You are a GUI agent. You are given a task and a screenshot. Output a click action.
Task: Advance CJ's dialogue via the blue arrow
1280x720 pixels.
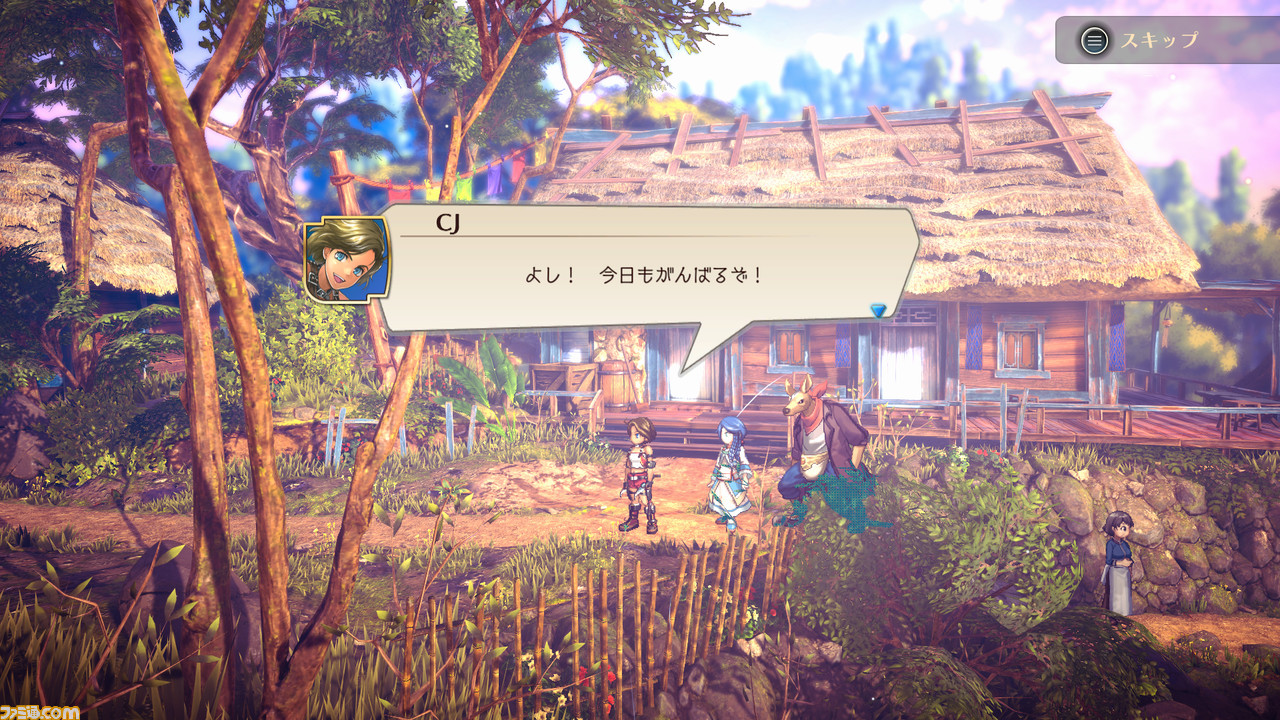pyautogui.click(x=878, y=311)
